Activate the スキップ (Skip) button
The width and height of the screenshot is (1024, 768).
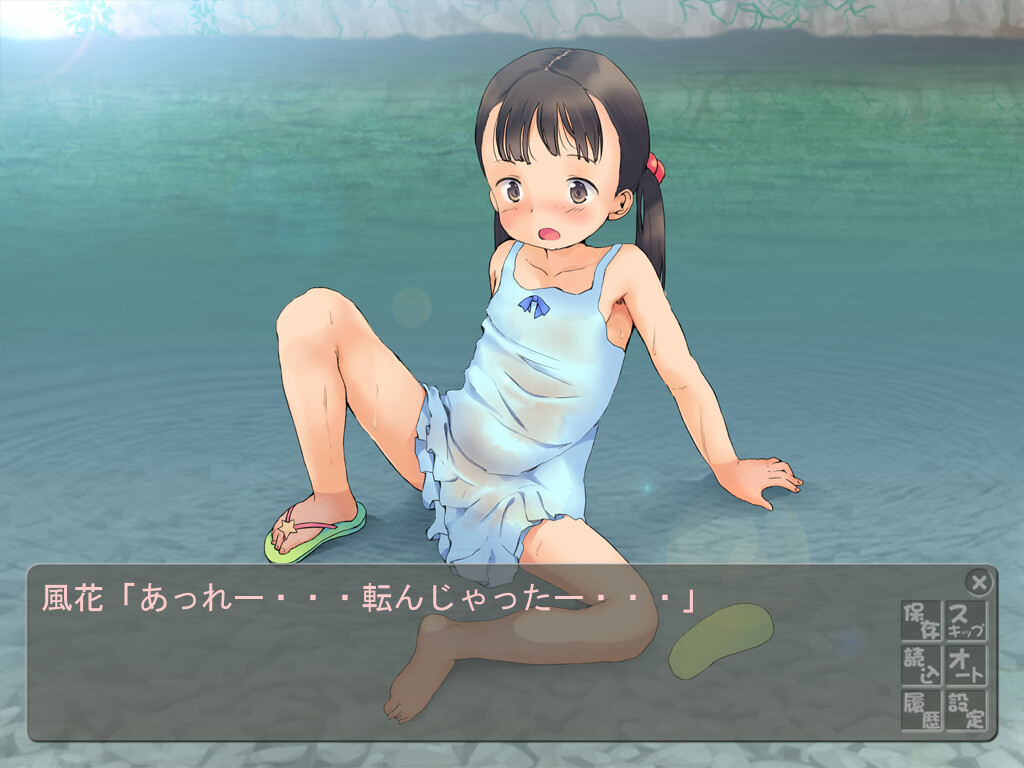click(966, 621)
